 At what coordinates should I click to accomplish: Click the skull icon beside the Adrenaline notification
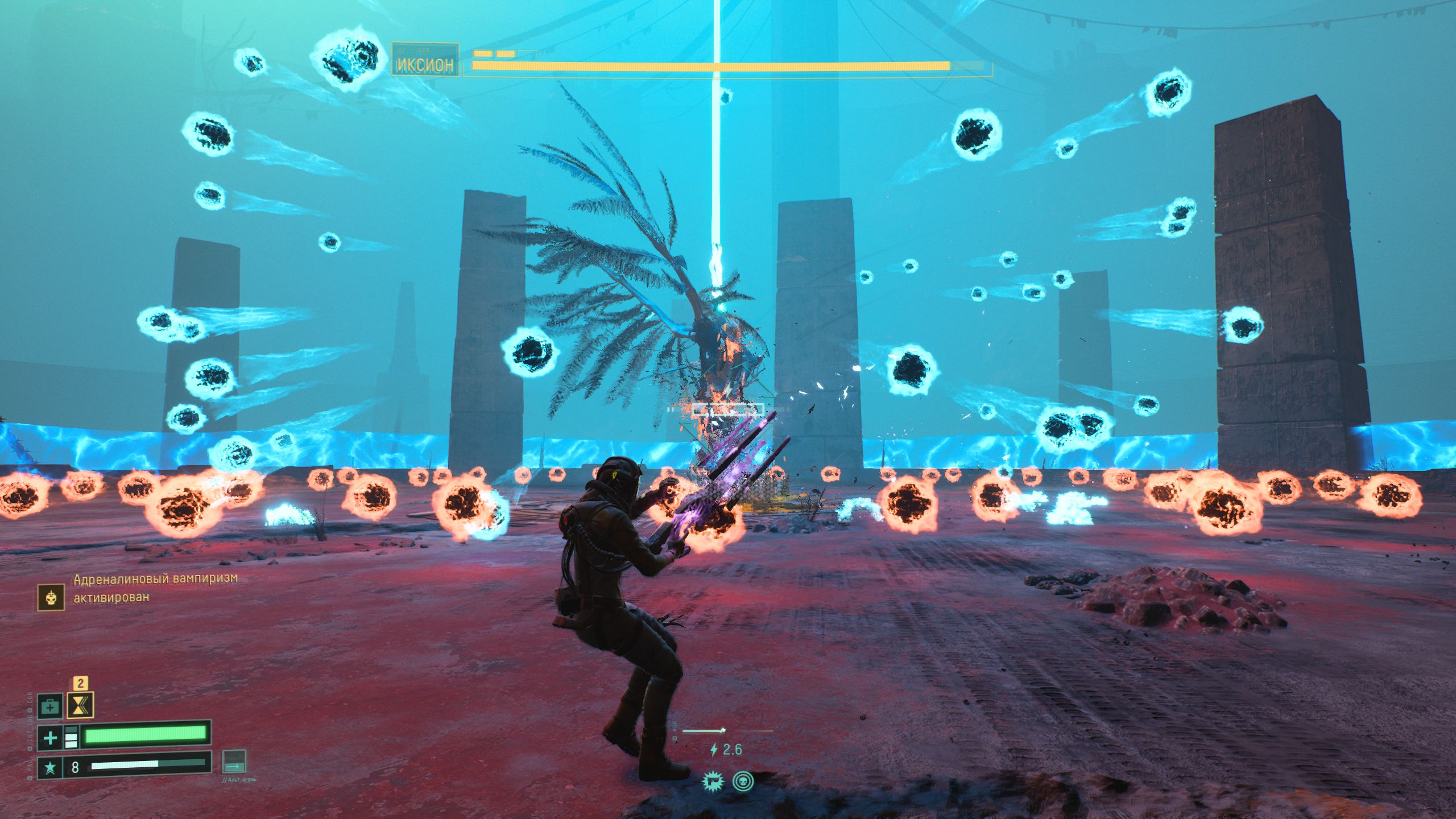(50, 597)
